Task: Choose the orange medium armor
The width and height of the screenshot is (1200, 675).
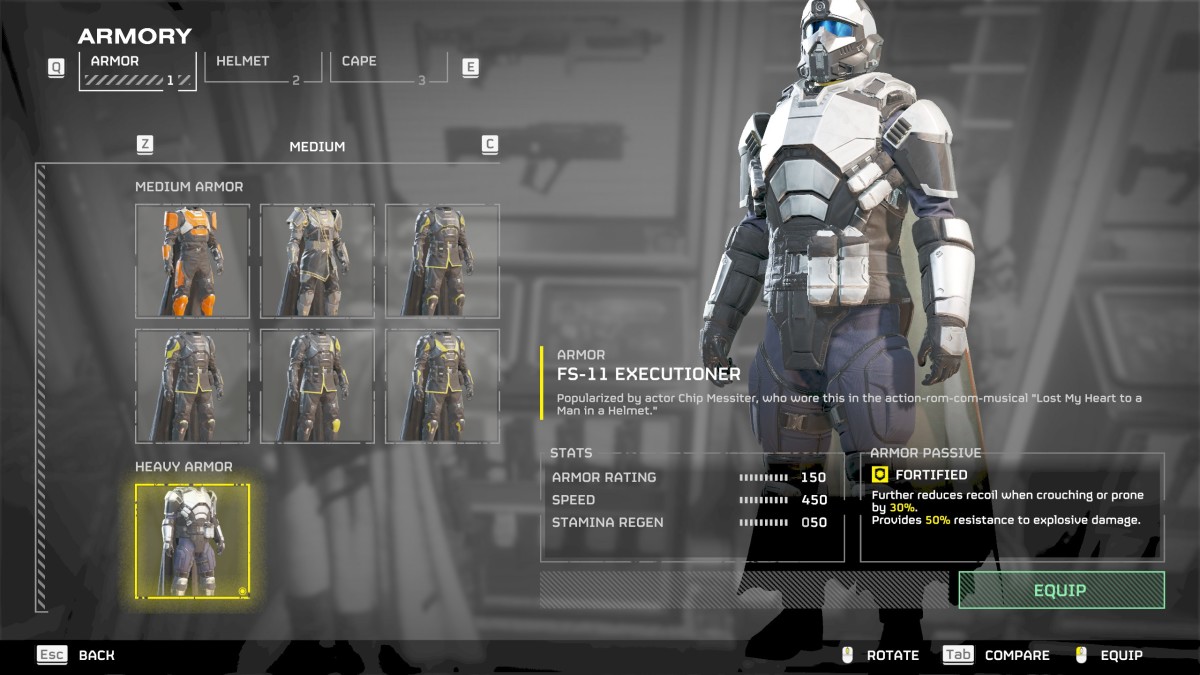Action: [193, 261]
